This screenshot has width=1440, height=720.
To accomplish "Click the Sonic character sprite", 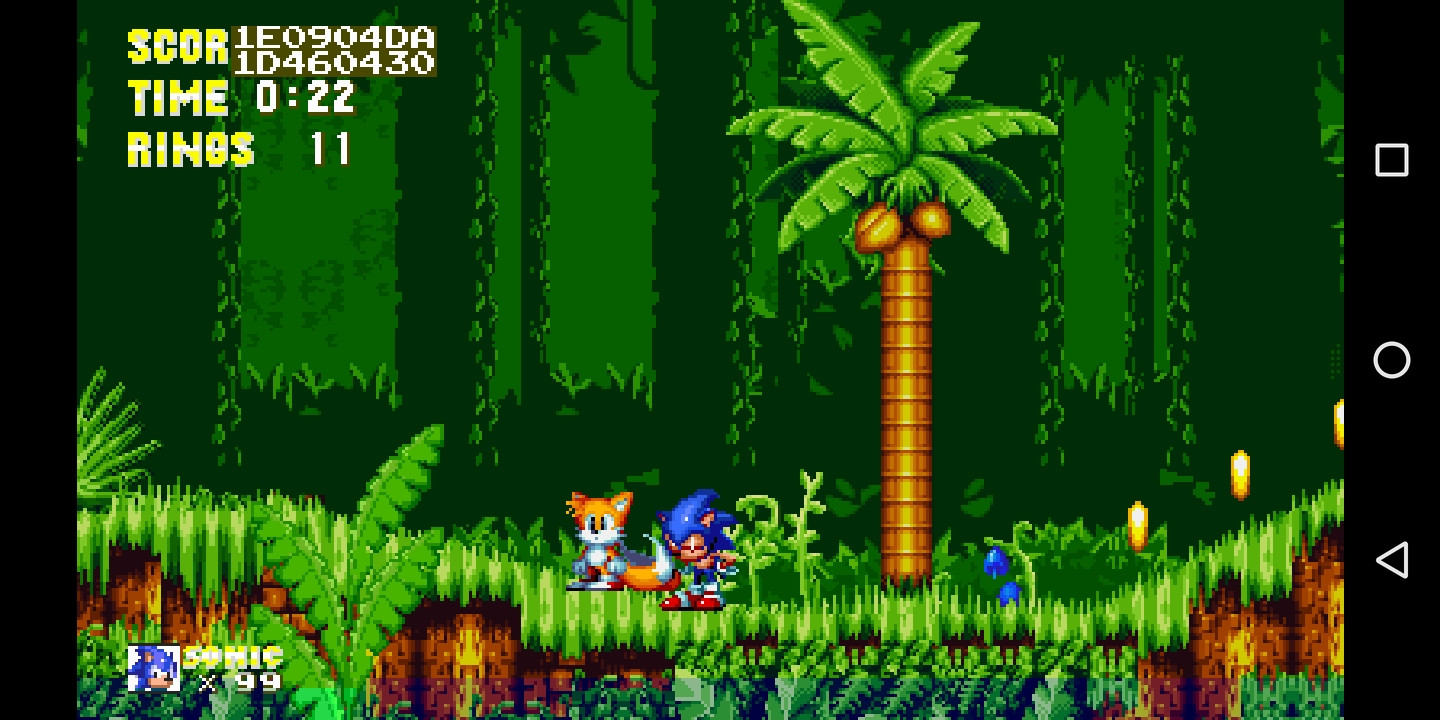I will [694, 550].
